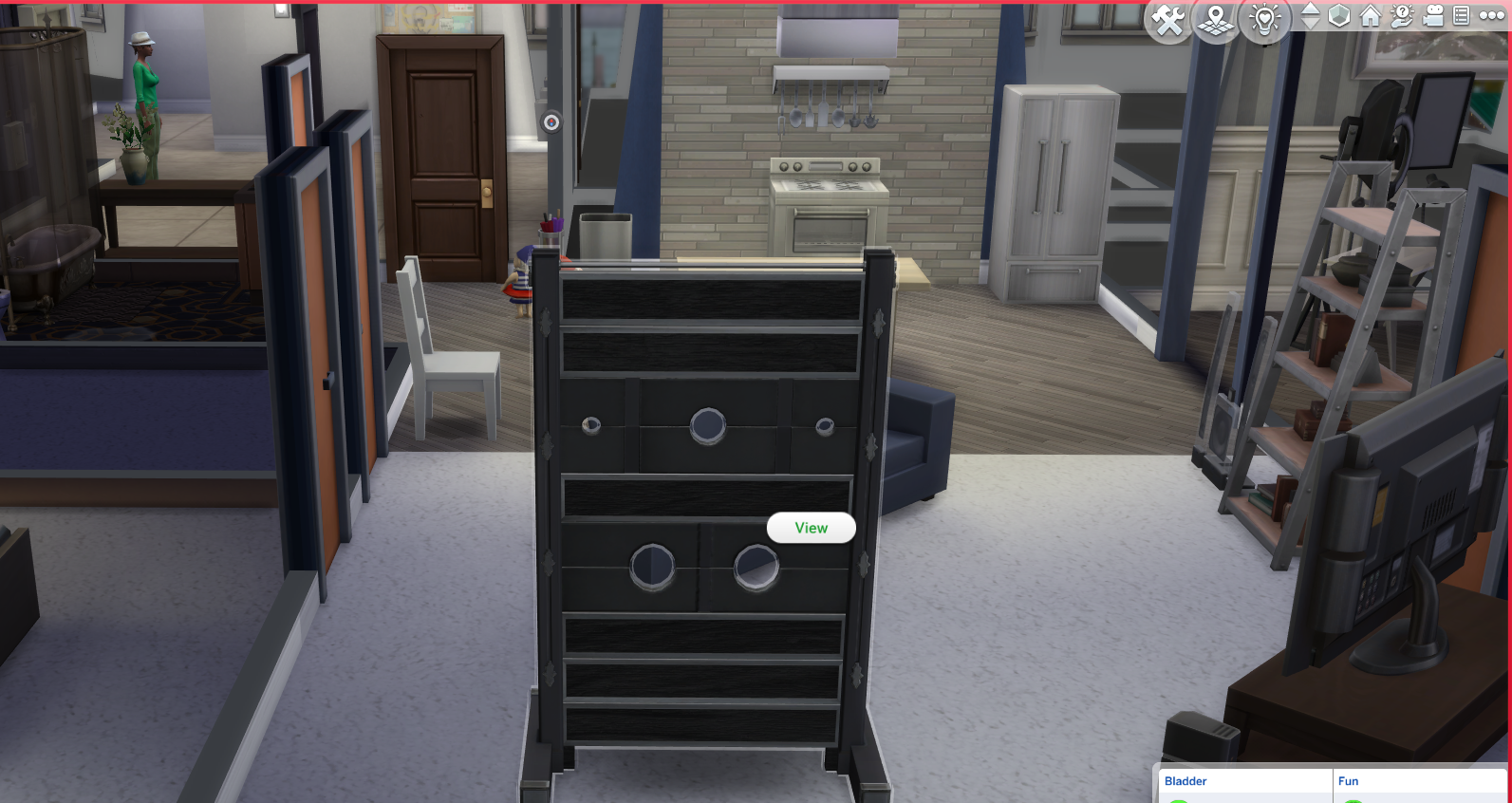The width and height of the screenshot is (1512, 803).
Task: Open the ellipsis more options menu
Action: [x=1493, y=16]
